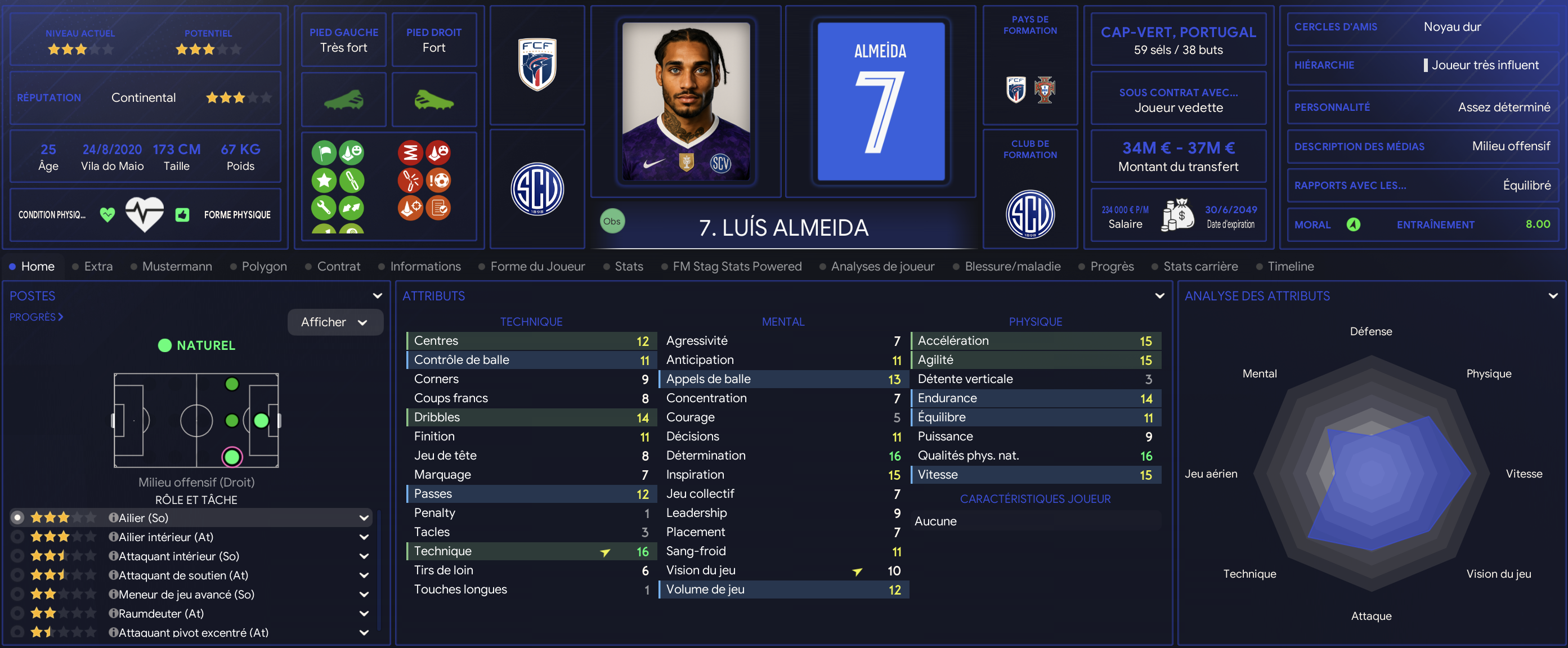View the Timeline tab
The image size is (1568, 648).
pos(1291,267)
